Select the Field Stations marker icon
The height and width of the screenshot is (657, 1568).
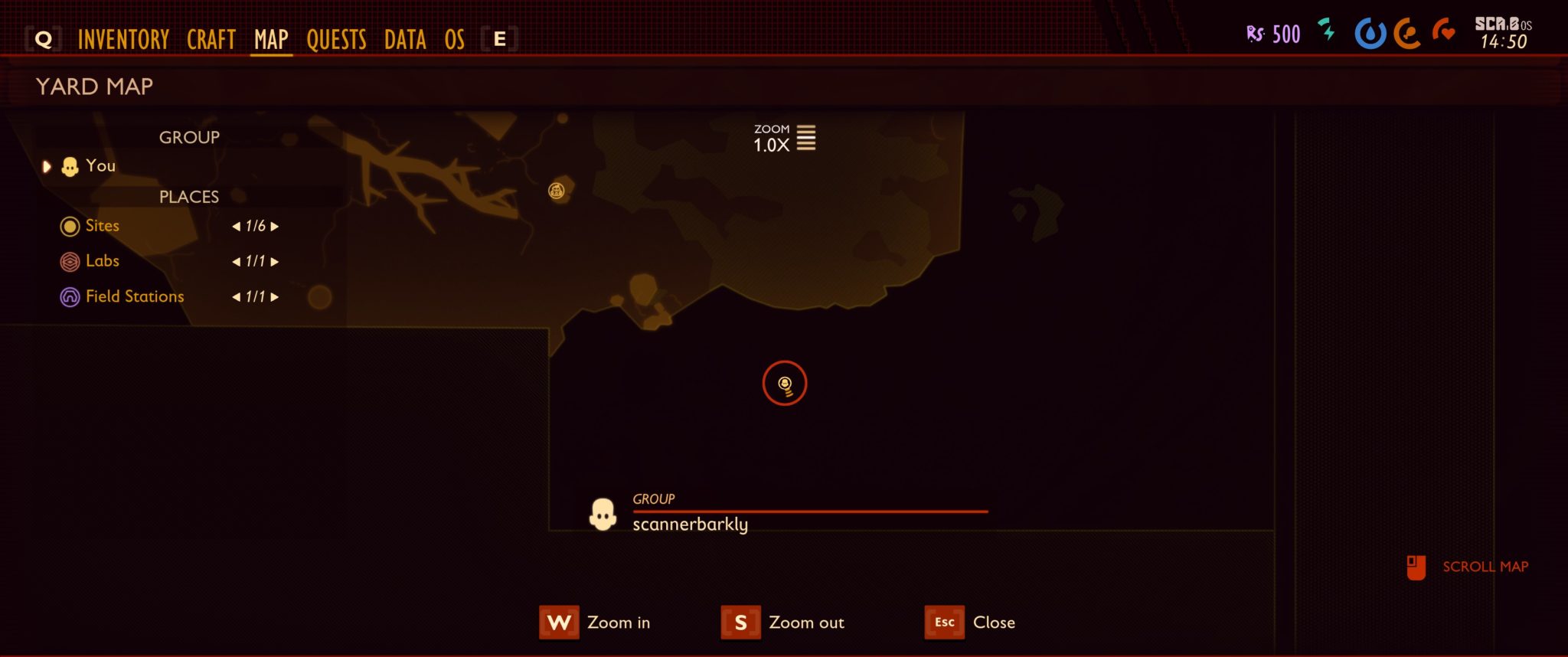click(70, 296)
